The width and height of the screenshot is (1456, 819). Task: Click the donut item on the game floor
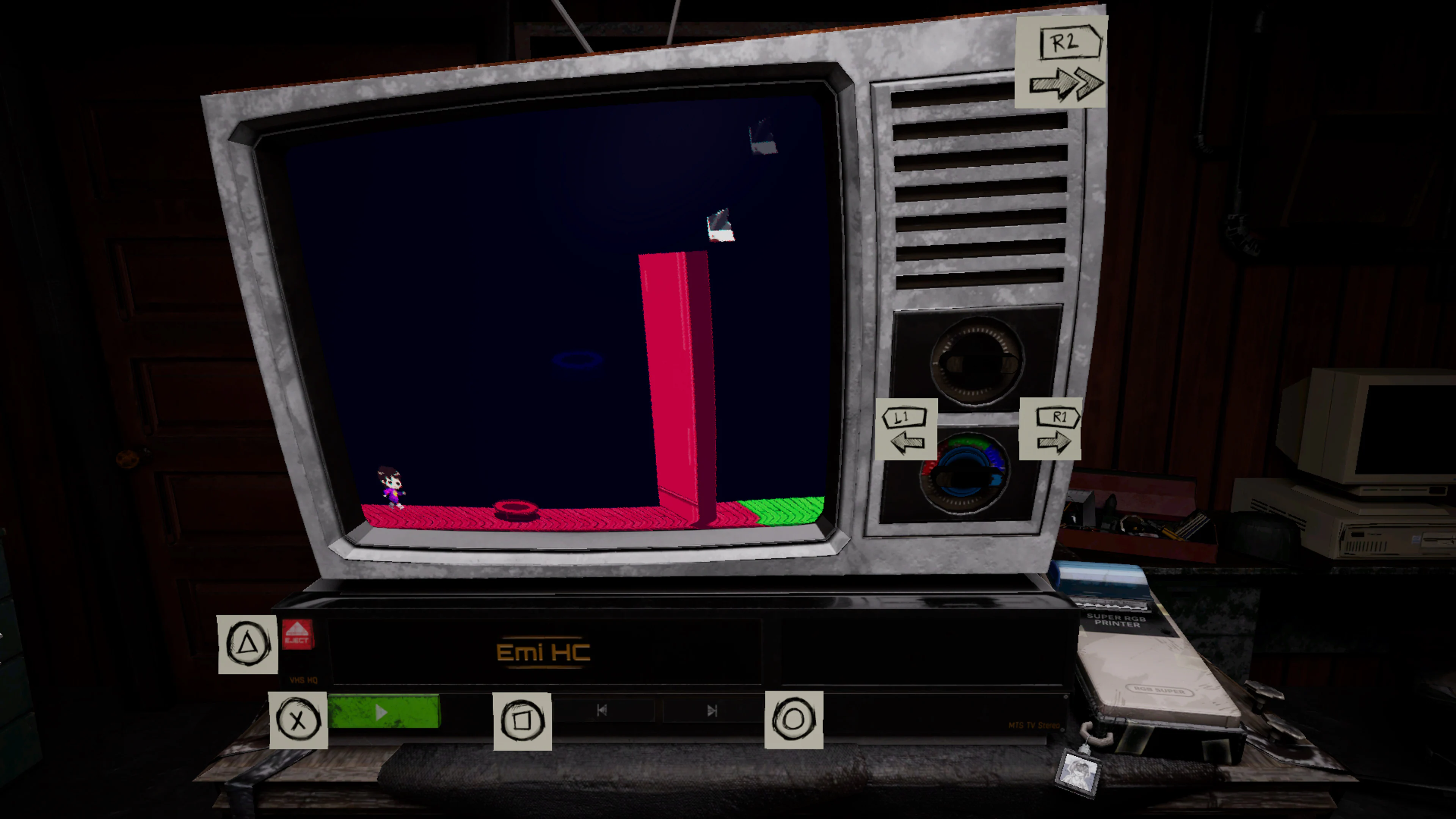point(516,509)
